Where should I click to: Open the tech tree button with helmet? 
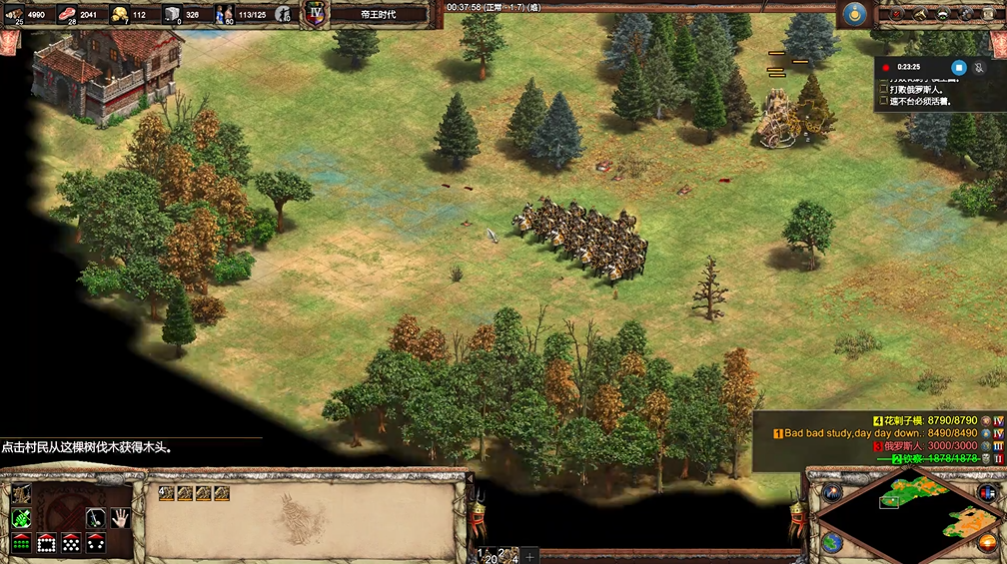tap(943, 14)
